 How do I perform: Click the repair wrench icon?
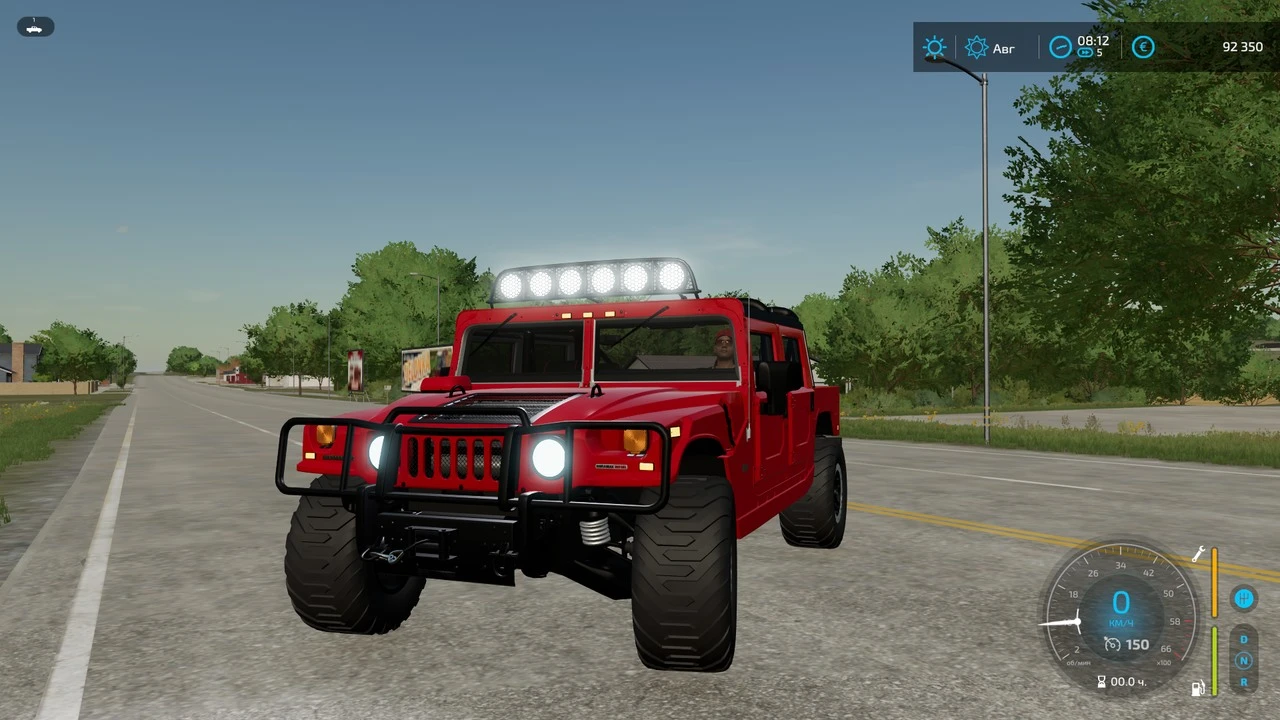[x=1199, y=554]
